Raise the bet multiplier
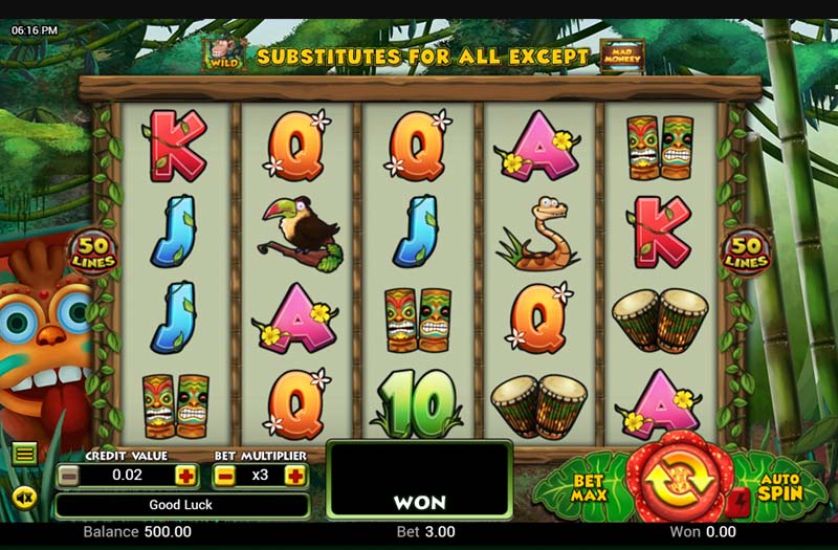The image size is (838, 550). tap(295, 475)
